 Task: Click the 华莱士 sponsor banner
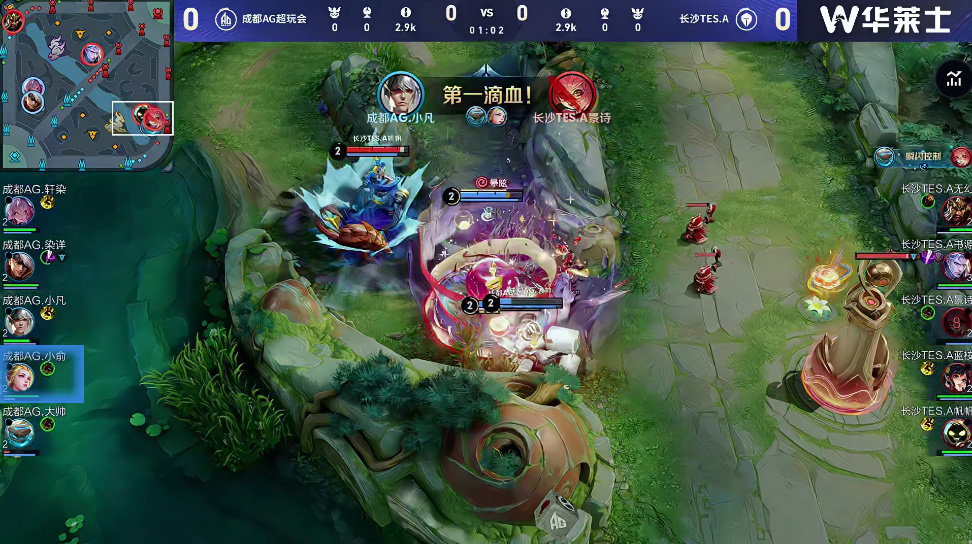(x=884, y=20)
